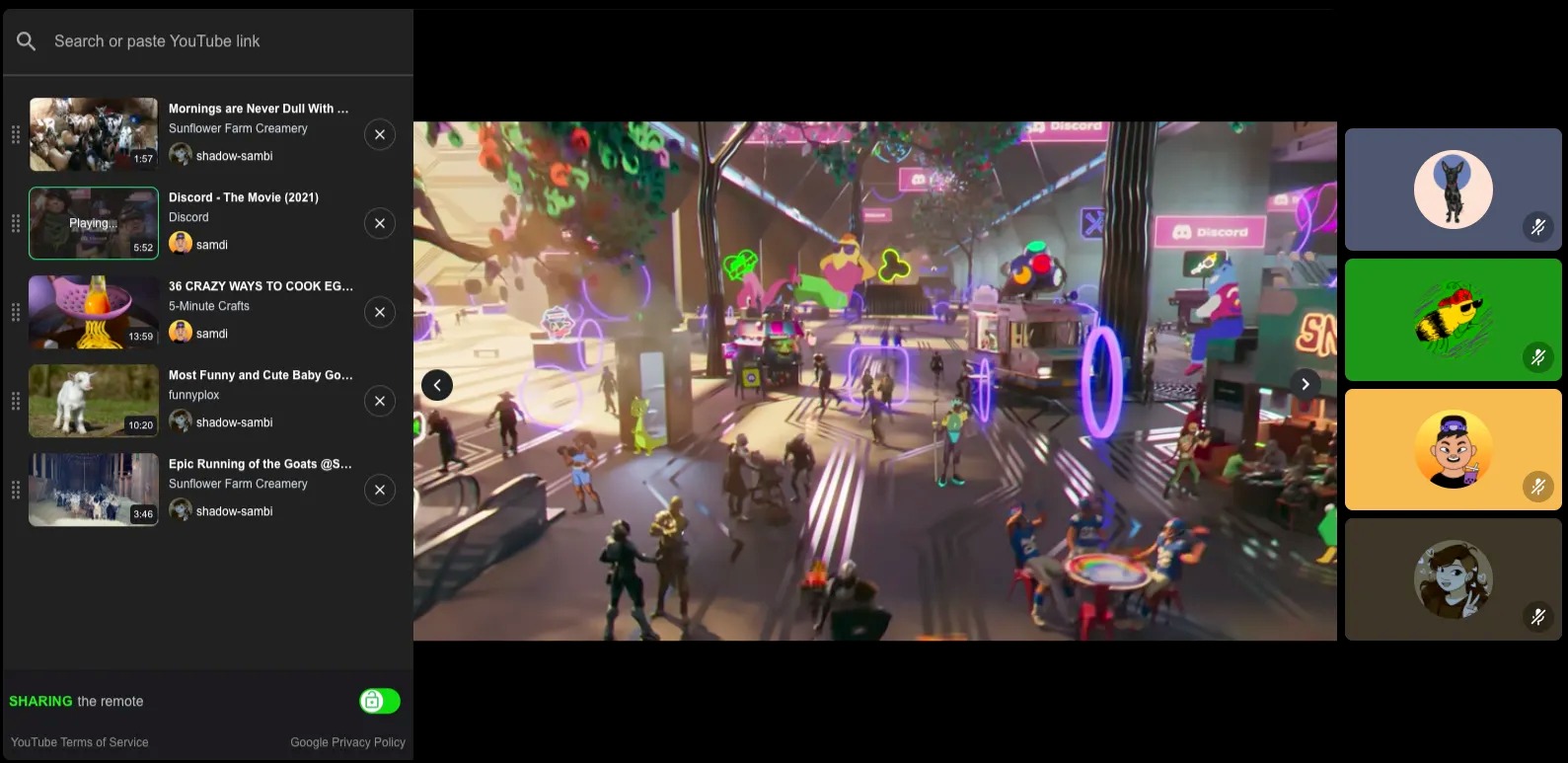
Task: Remove Most Funny and Cute Baby Goats video
Action: pyautogui.click(x=380, y=401)
